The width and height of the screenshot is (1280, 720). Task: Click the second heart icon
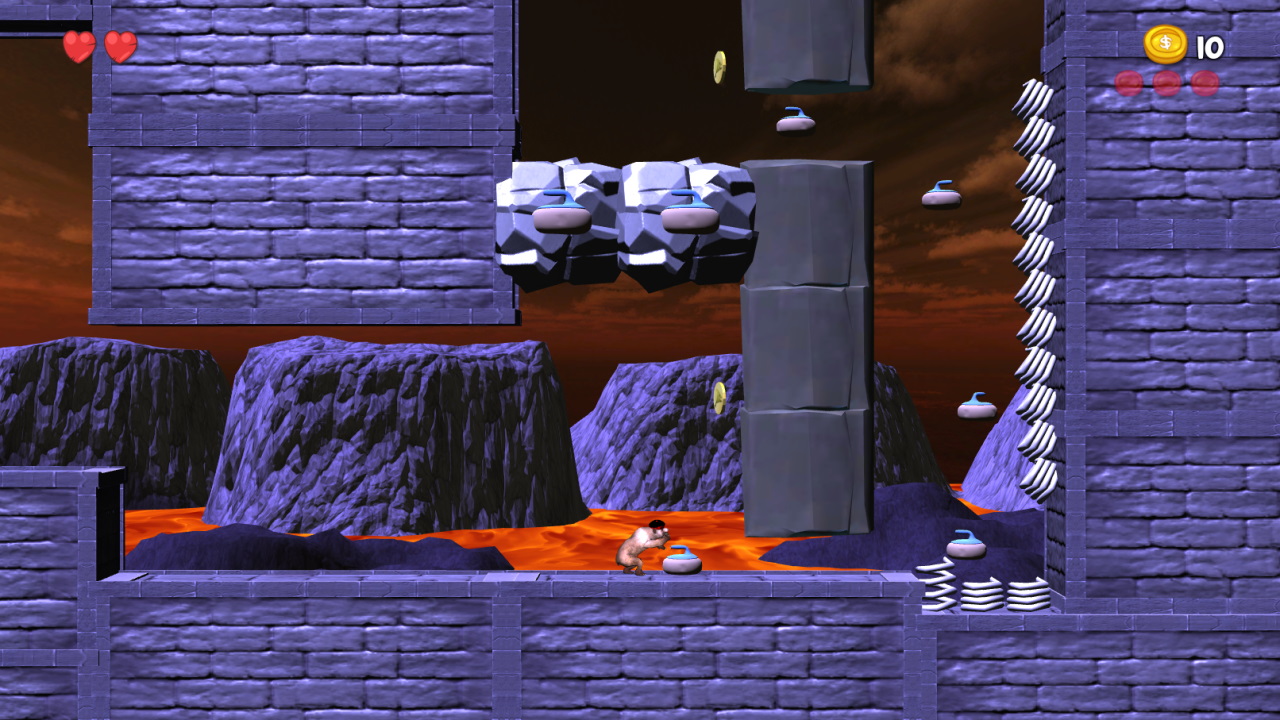[x=119, y=46]
